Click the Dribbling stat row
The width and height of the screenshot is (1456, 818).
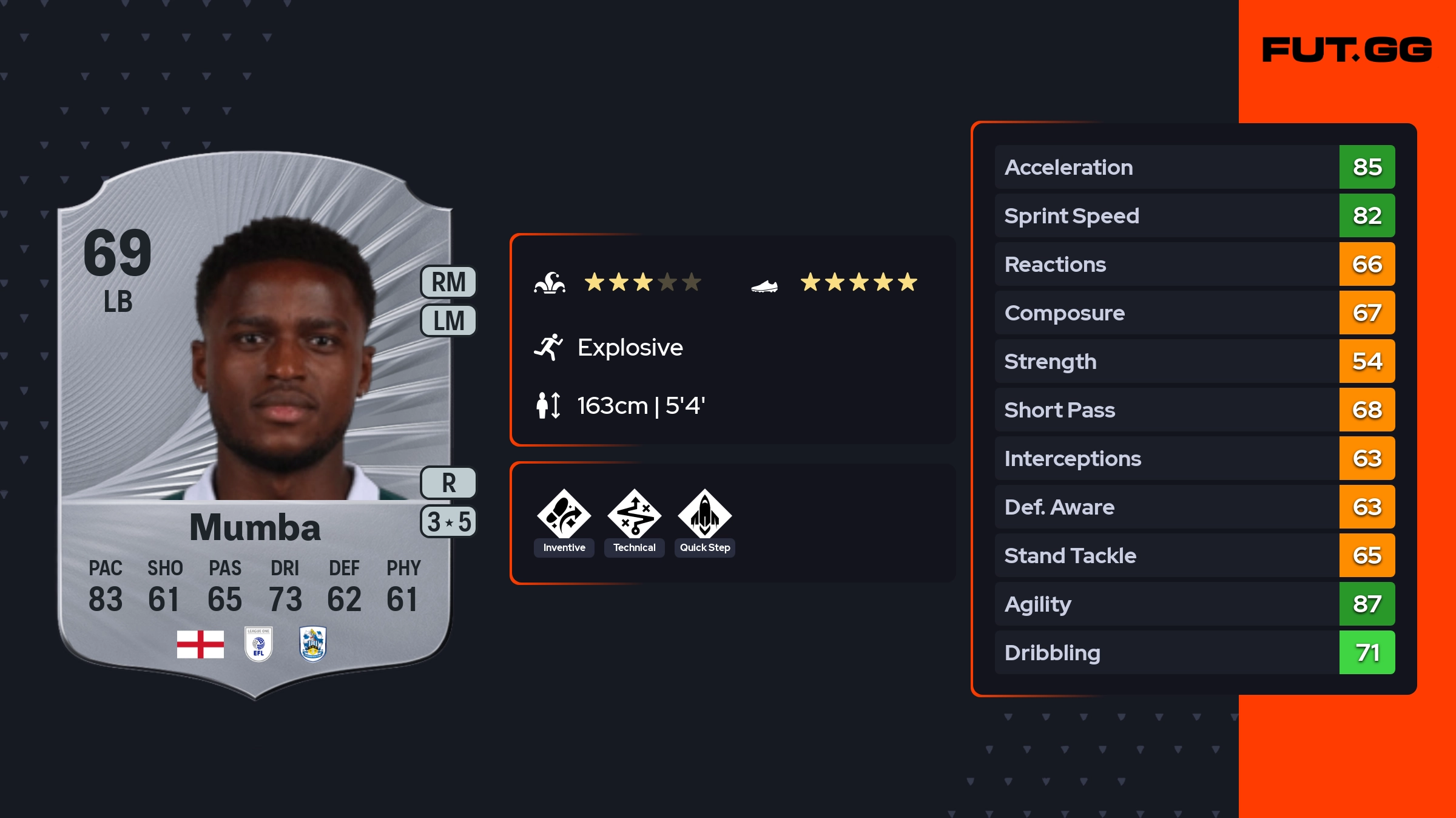click(x=1195, y=652)
